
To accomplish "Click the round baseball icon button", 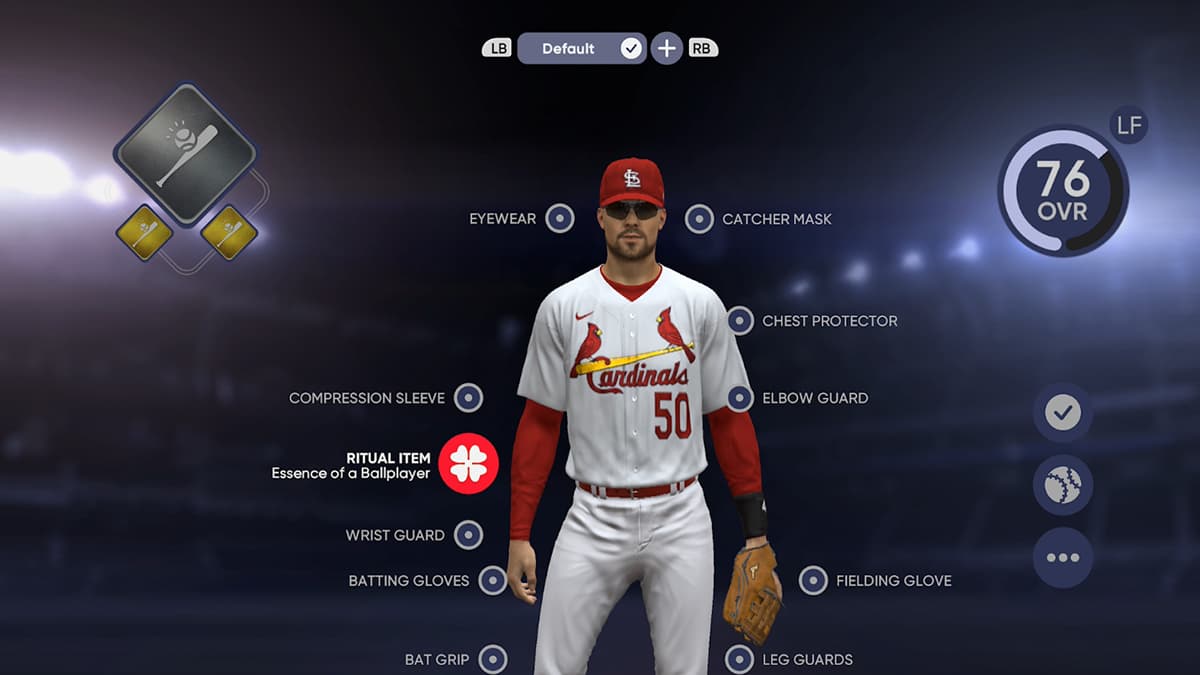I will click(1062, 485).
